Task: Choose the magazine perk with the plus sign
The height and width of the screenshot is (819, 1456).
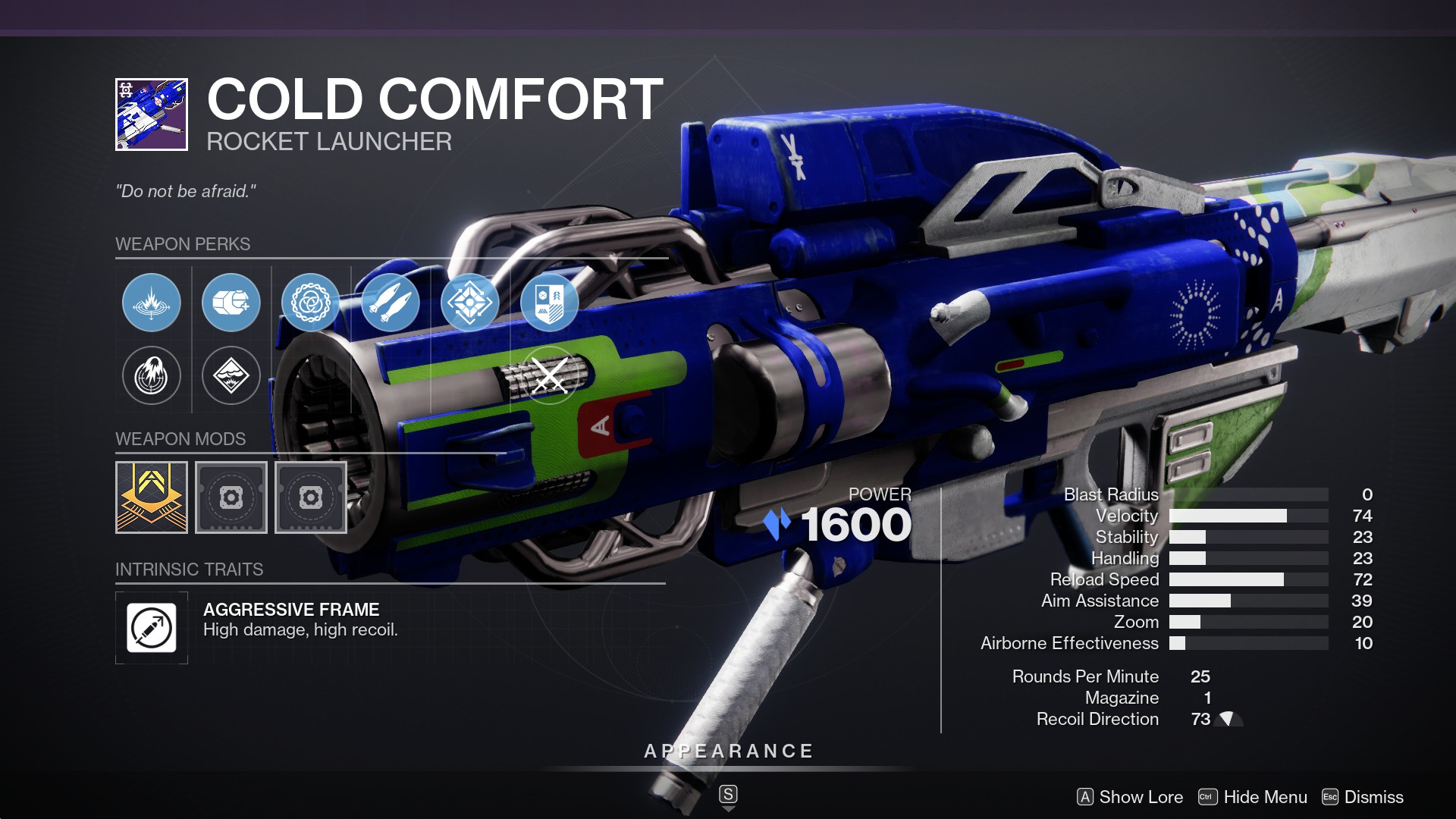Action: pyautogui.click(x=231, y=303)
